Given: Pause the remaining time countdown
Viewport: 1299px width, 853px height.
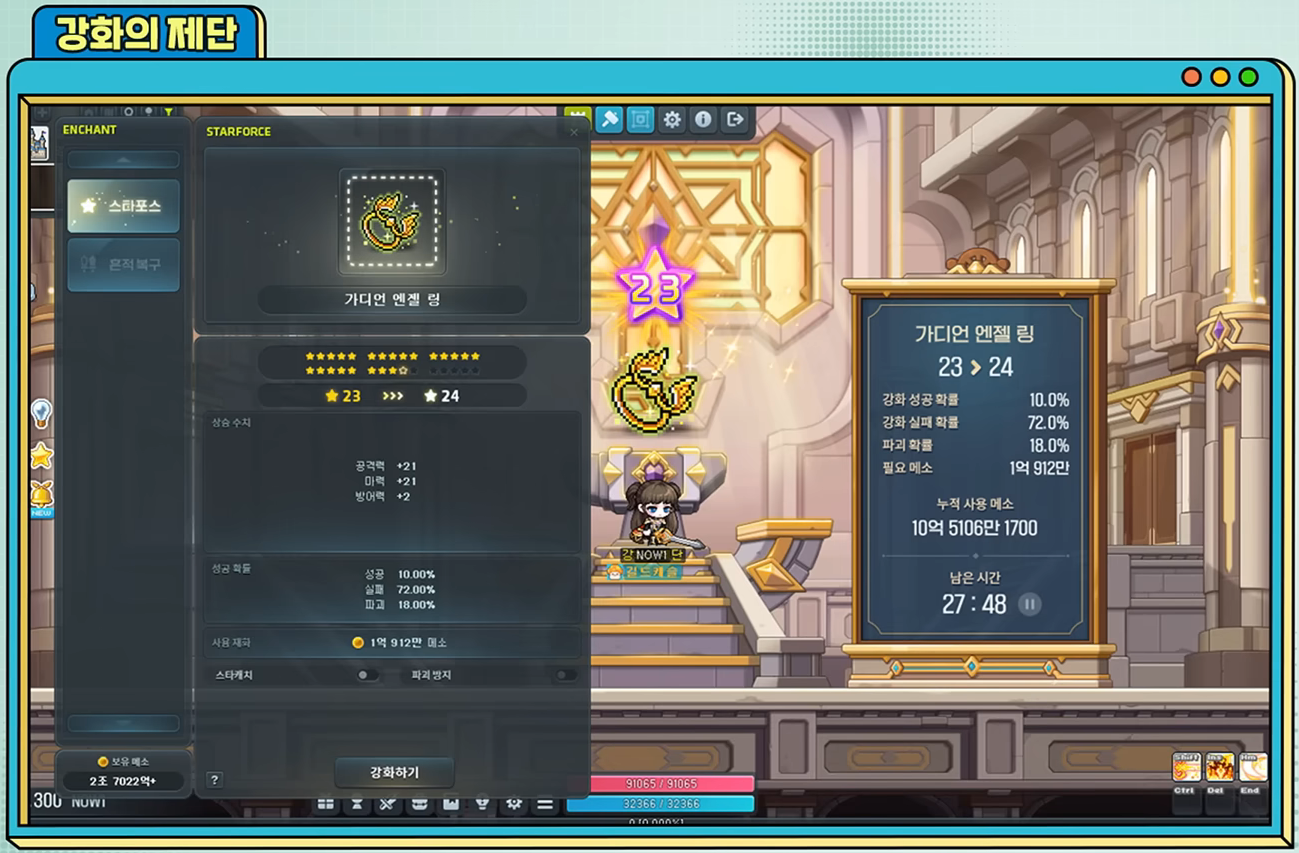Looking at the screenshot, I should click(x=1029, y=604).
